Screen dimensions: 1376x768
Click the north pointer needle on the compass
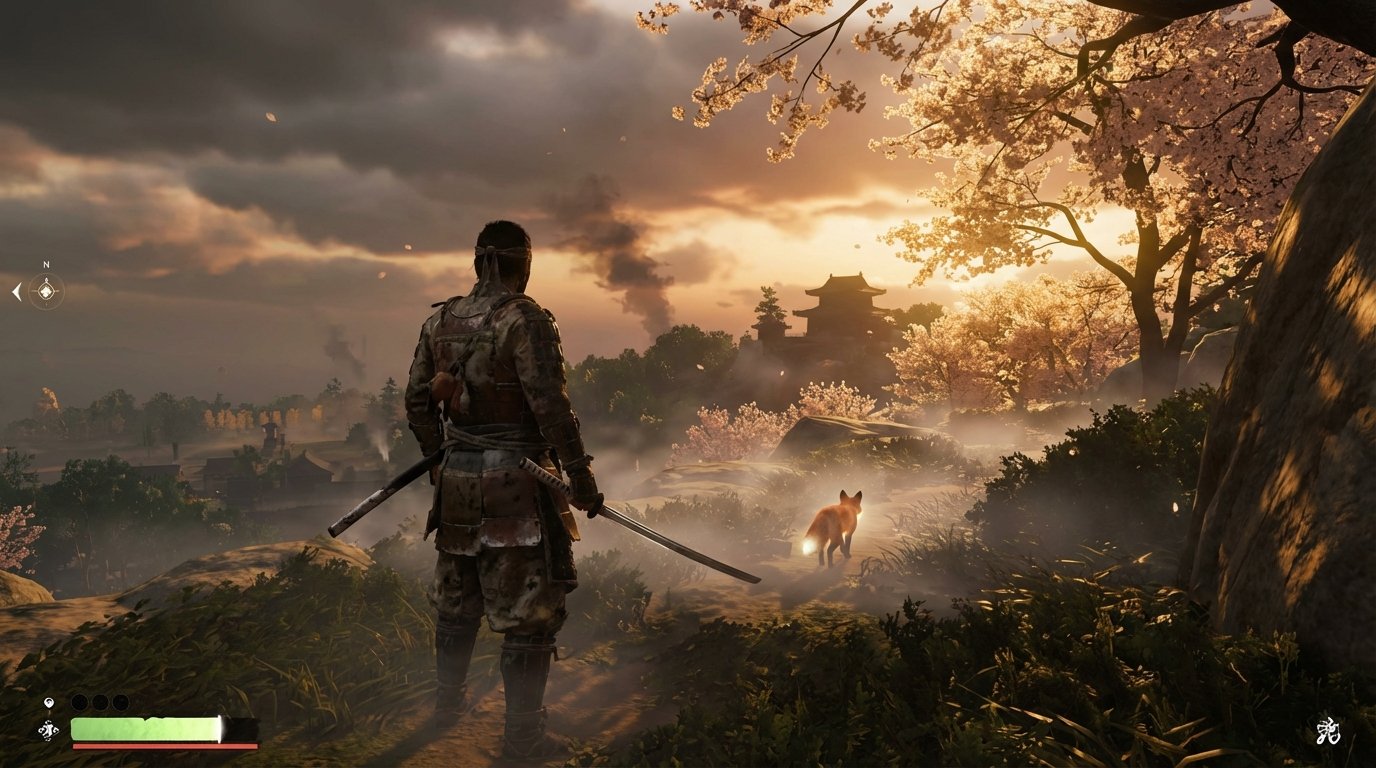coord(46,280)
